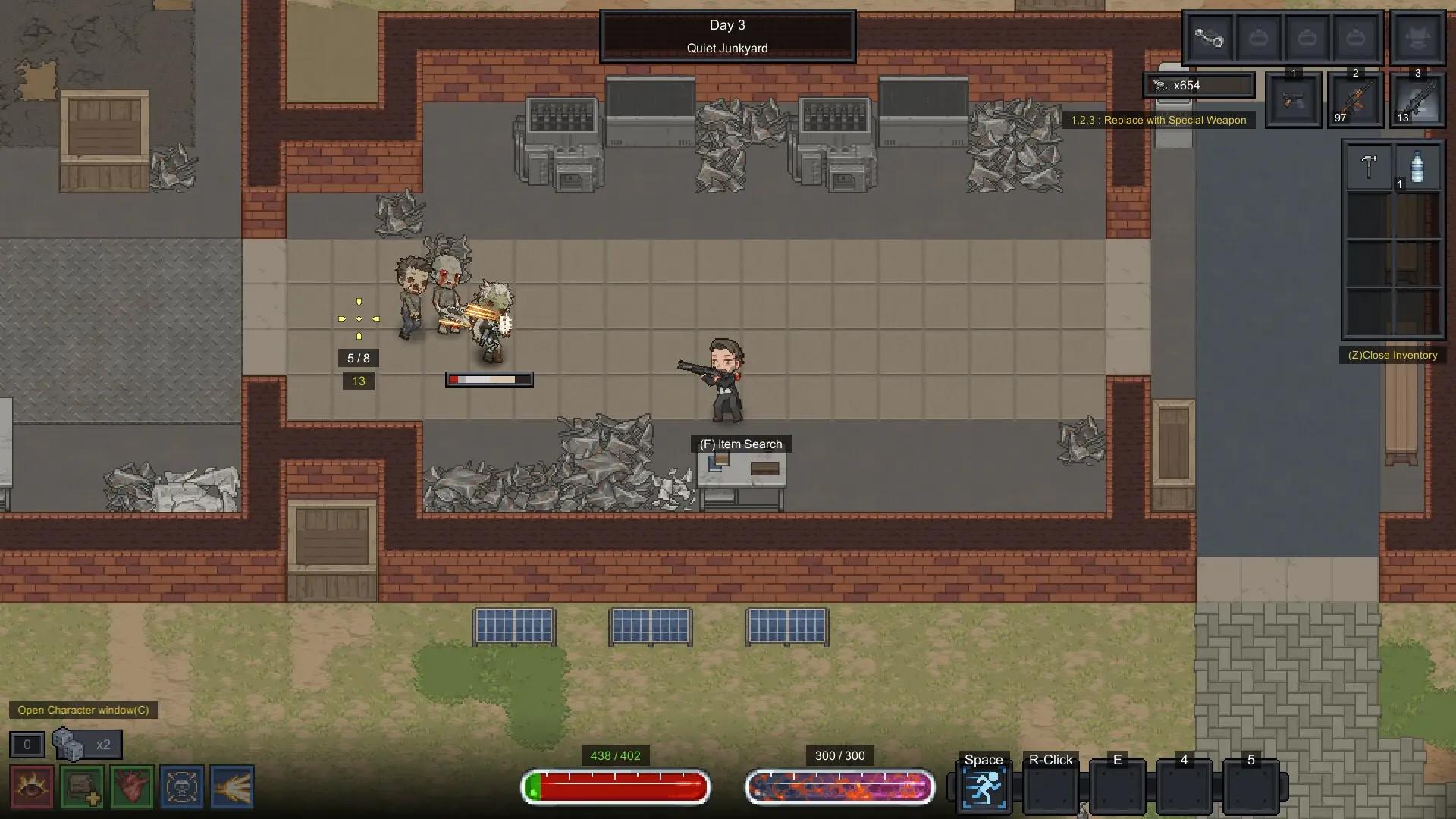Select the assault rifle in weapon slot 2
Screen dimensions: 1456x819
[1355, 101]
